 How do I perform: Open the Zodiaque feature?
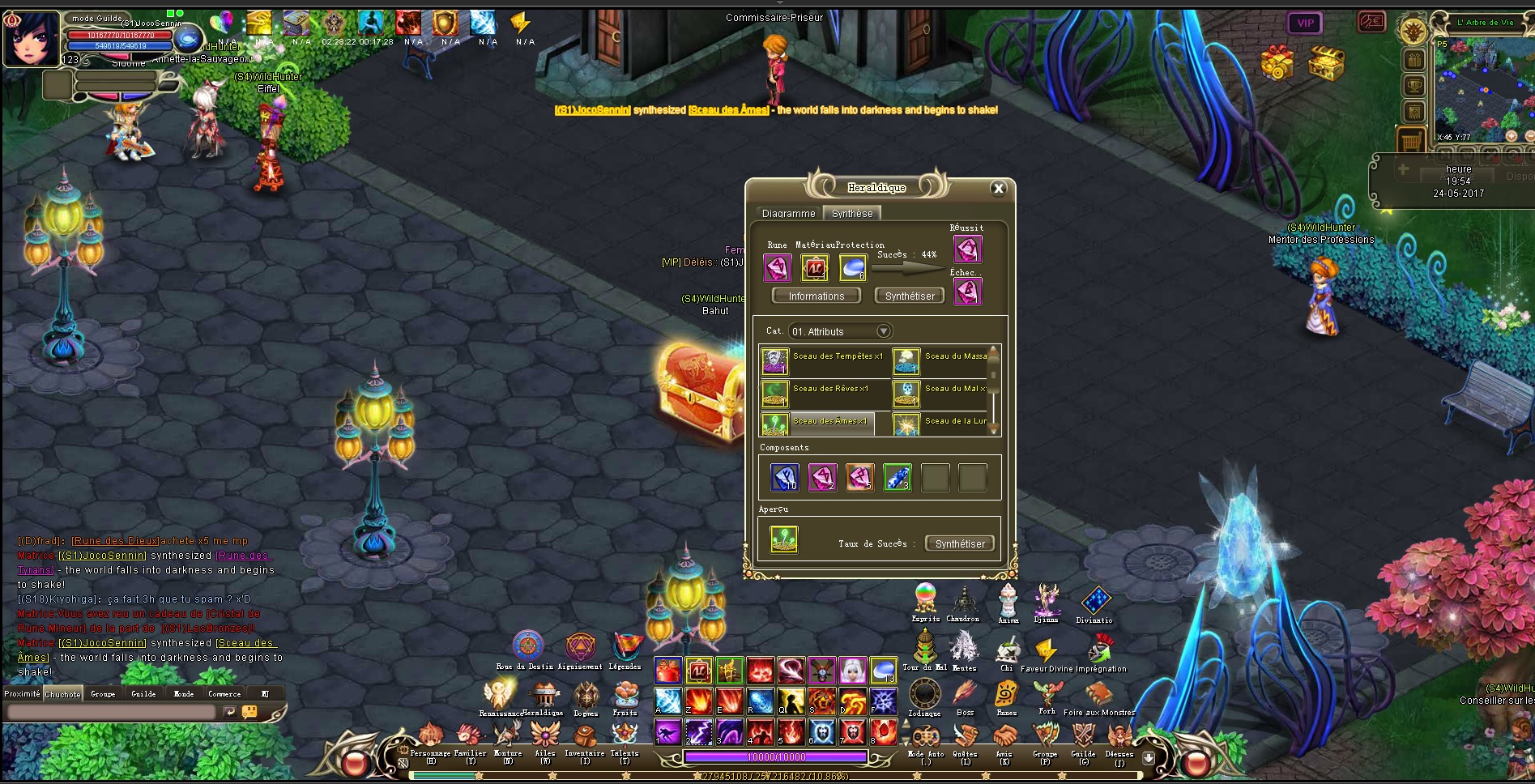(x=924, y=695)
